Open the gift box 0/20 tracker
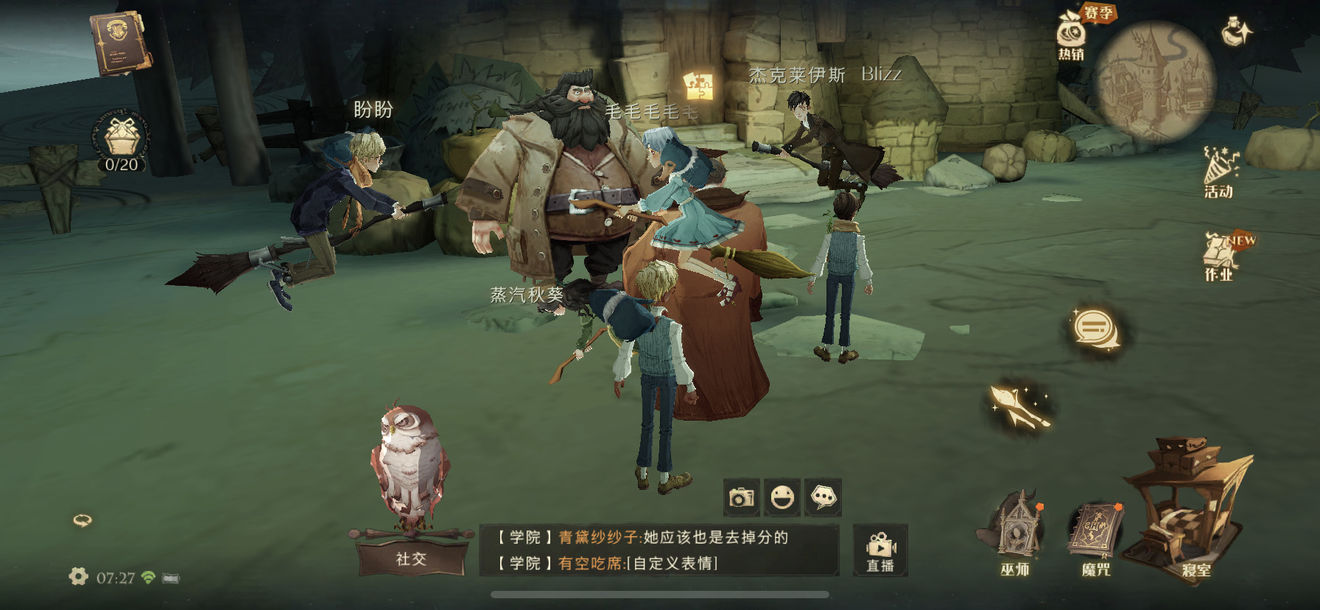The height and width of the screenshot is (610, 1320). coord(122,139)
